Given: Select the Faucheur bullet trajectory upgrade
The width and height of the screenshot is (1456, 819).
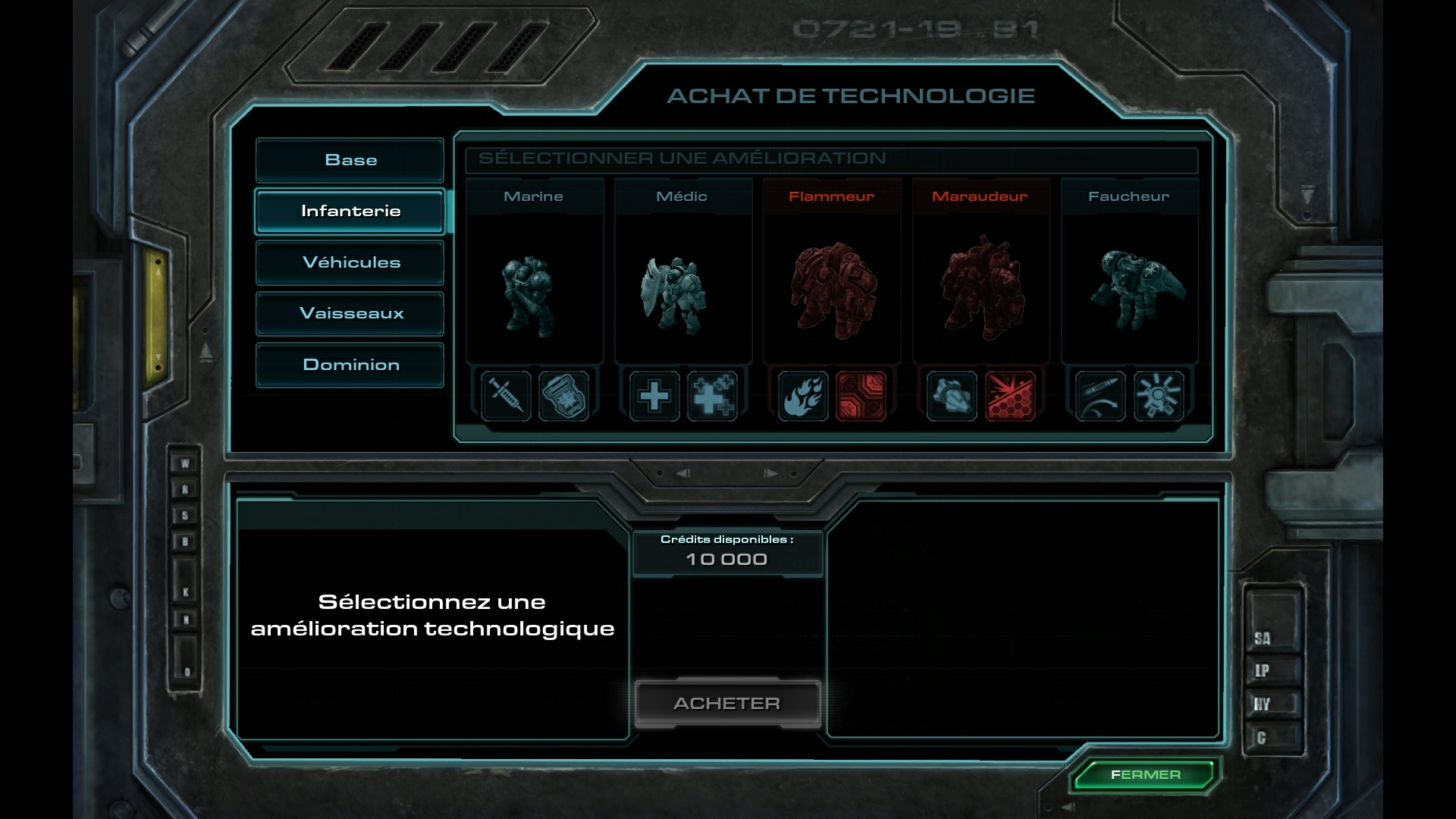Looking at the screenshot, I should tap(1100, 395).
